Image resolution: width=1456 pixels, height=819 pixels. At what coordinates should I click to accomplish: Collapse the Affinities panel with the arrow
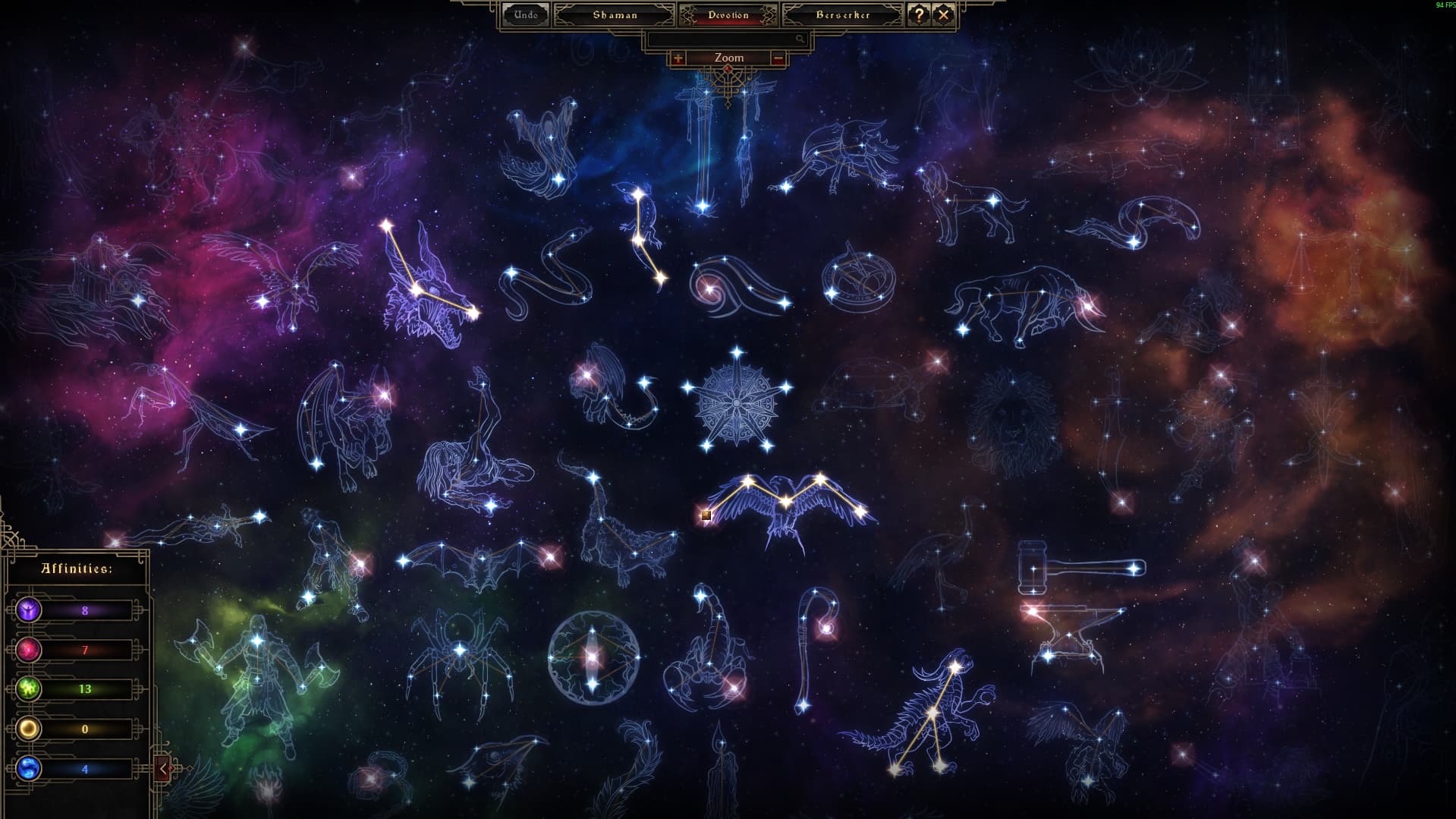(163, 768)
